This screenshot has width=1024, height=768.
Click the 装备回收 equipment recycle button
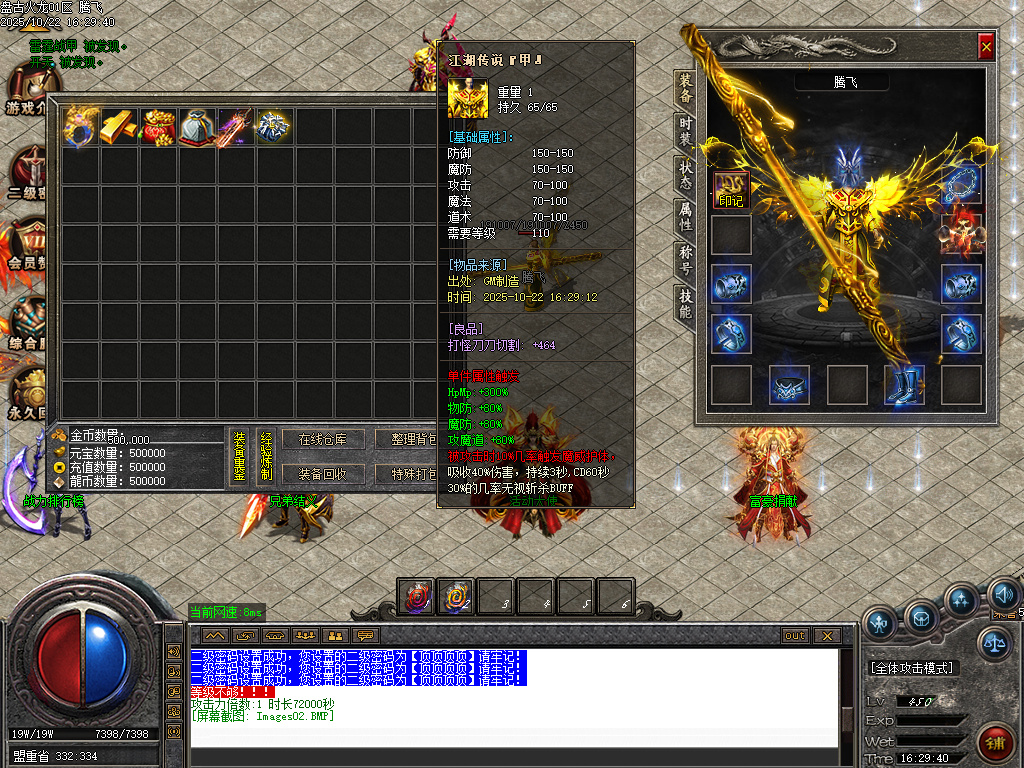[322, 474]
